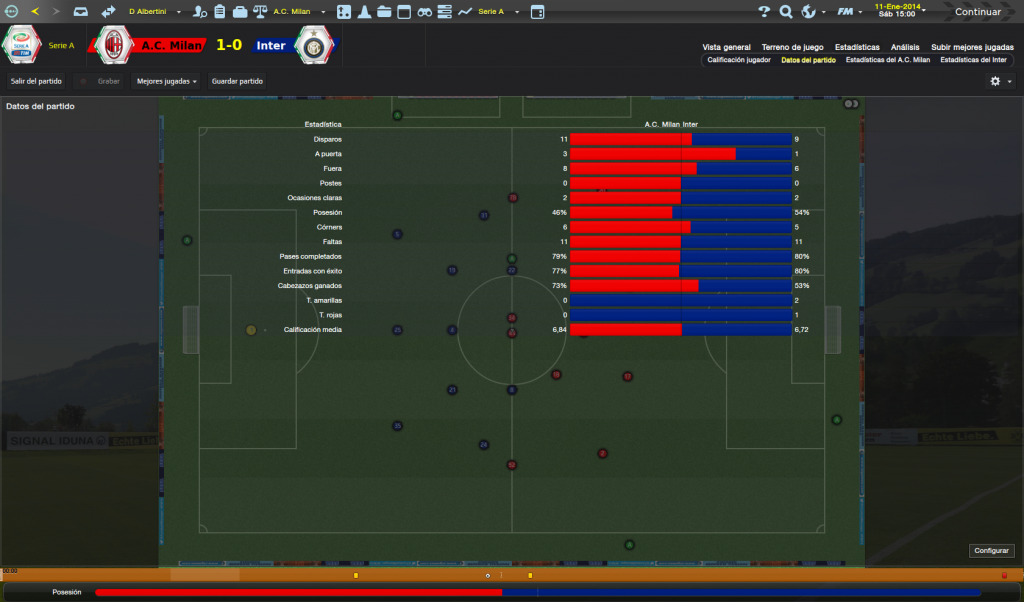The image size is (1024, 602).
Task: Open Estadísticas del A.C. Milan subtab
Action: coord(888,60)
